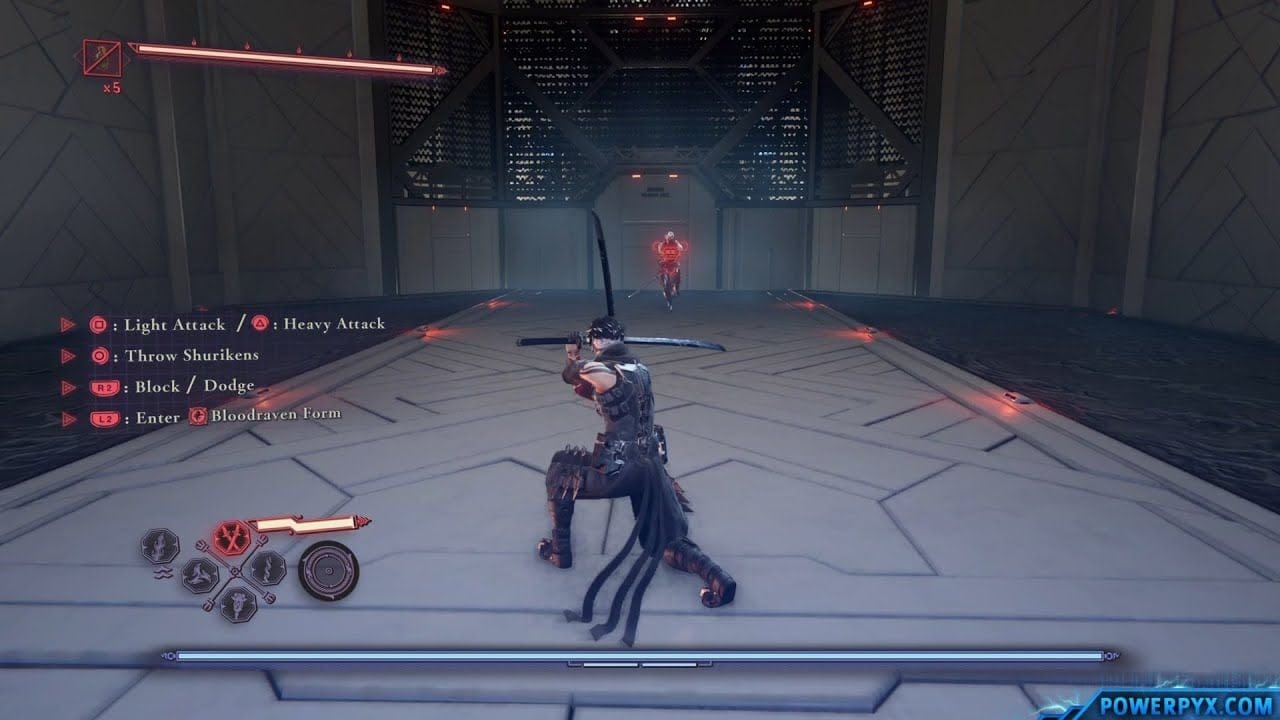Expand the arrow beside Block / Dodge tip

coord(67,386)
